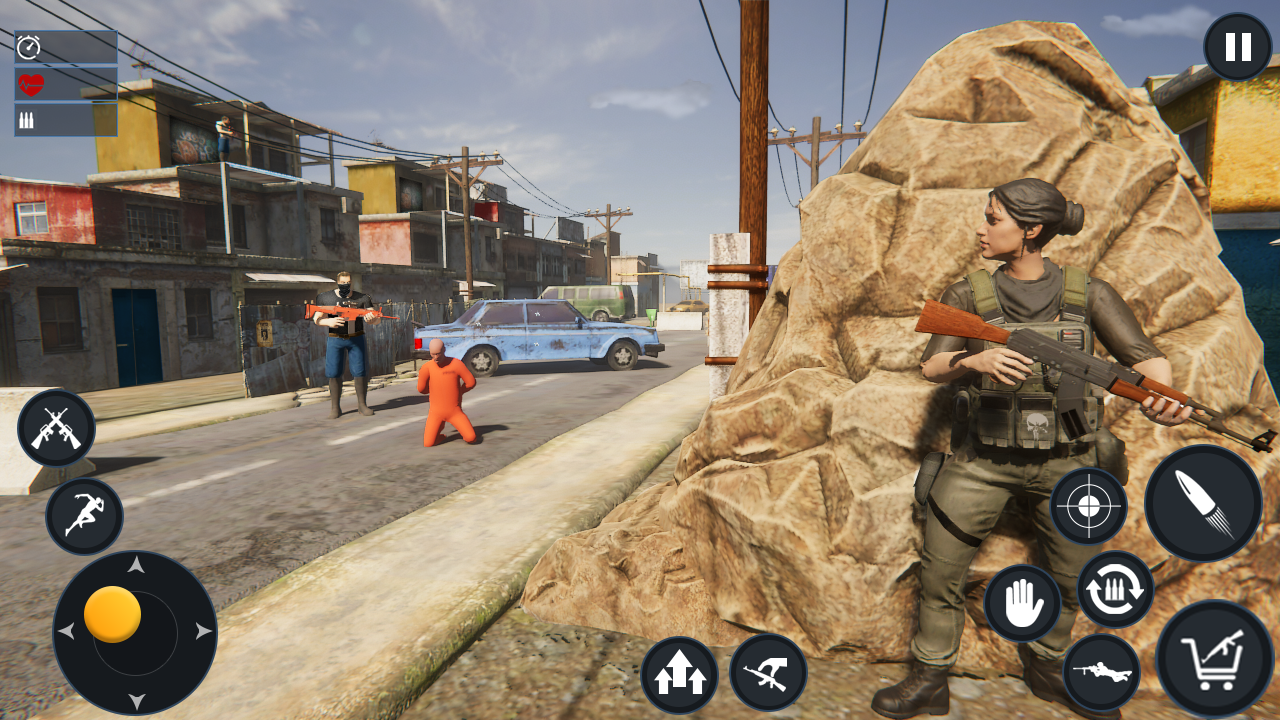Go prone using the lying soldier button

[x=1101, y=672]
